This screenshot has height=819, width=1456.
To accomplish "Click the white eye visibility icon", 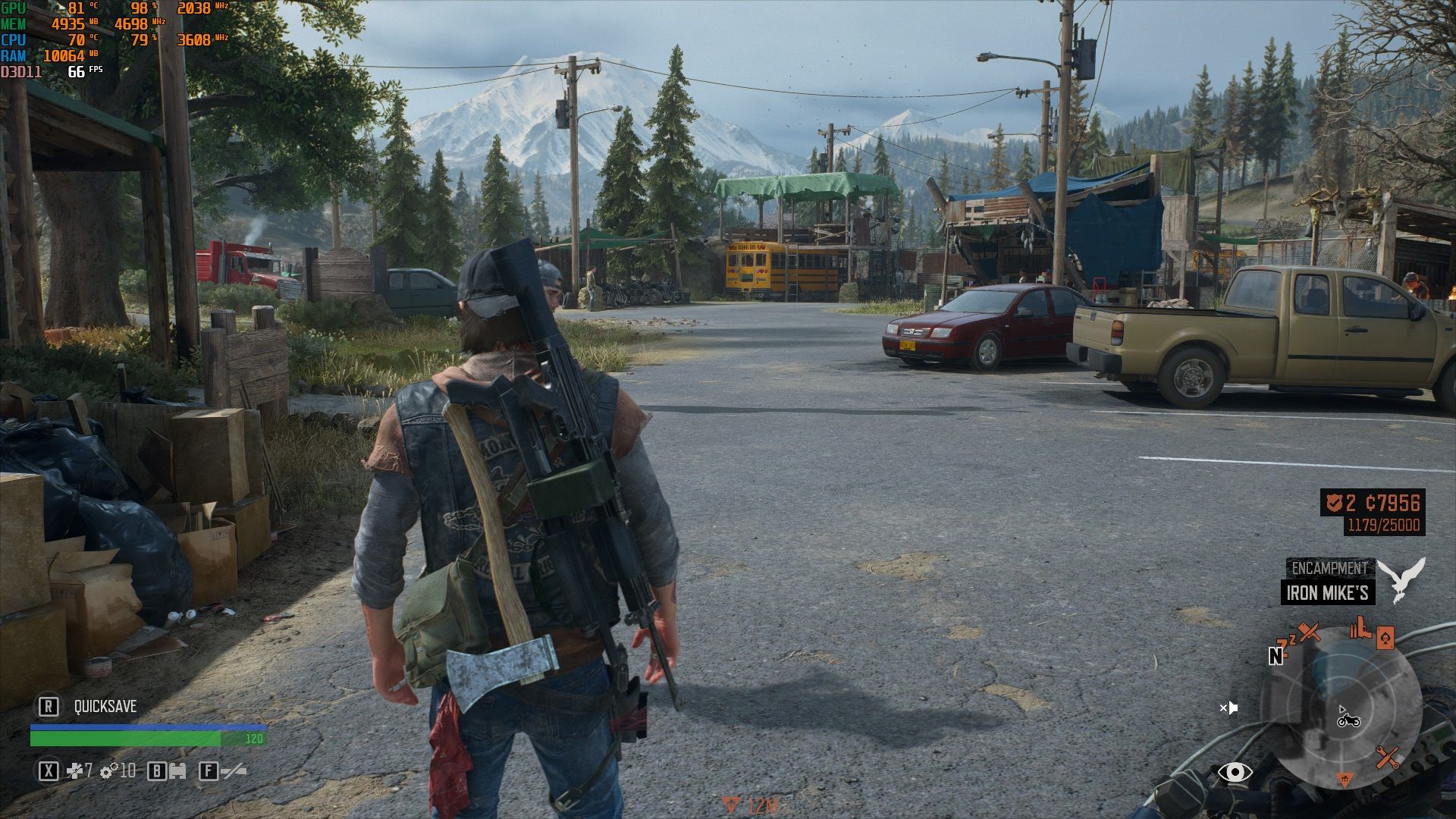I will pos(1235,772).
